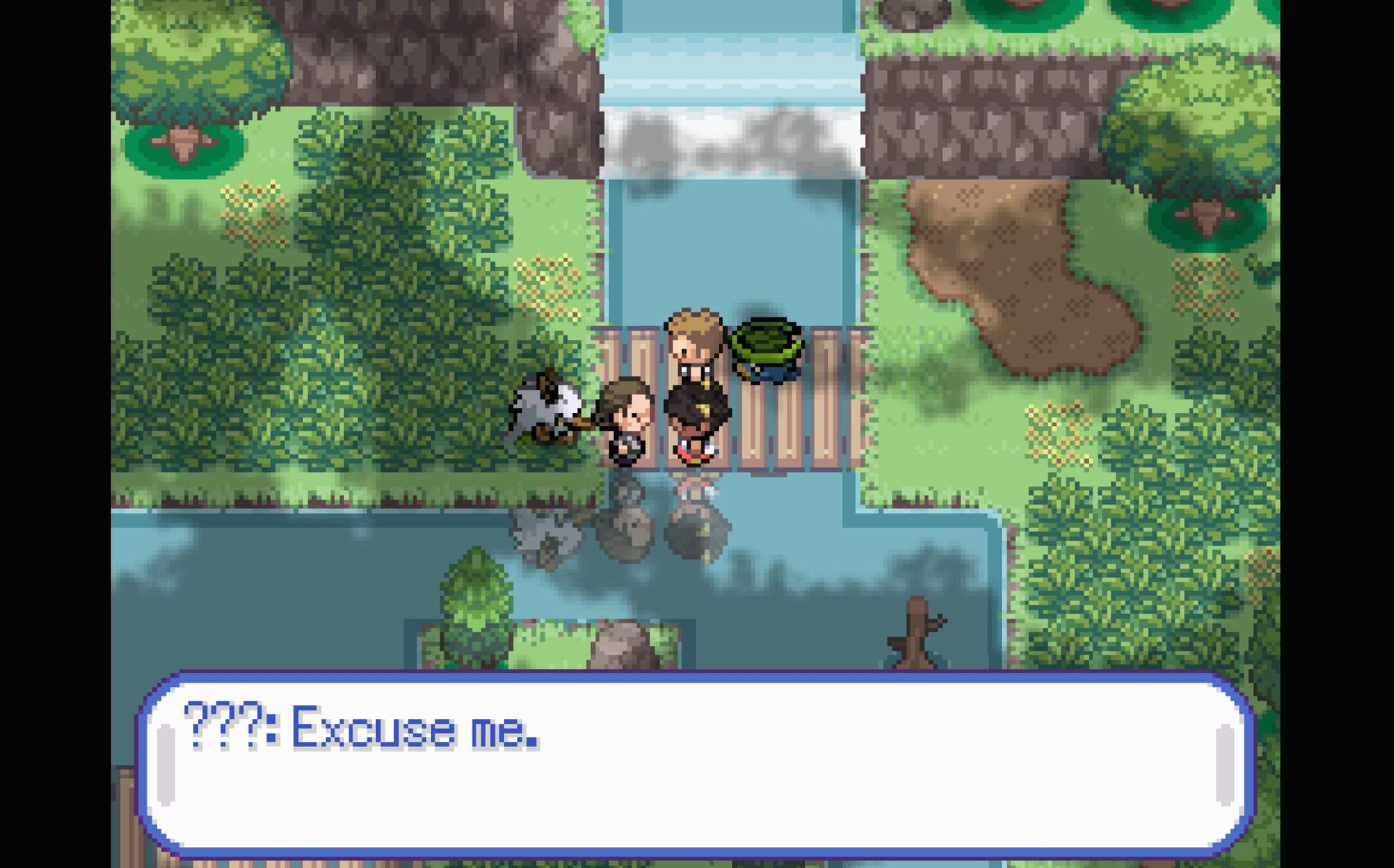Click the white bird Pokémon in the grass
The image size is (1394, 868).
click(545, 413)
